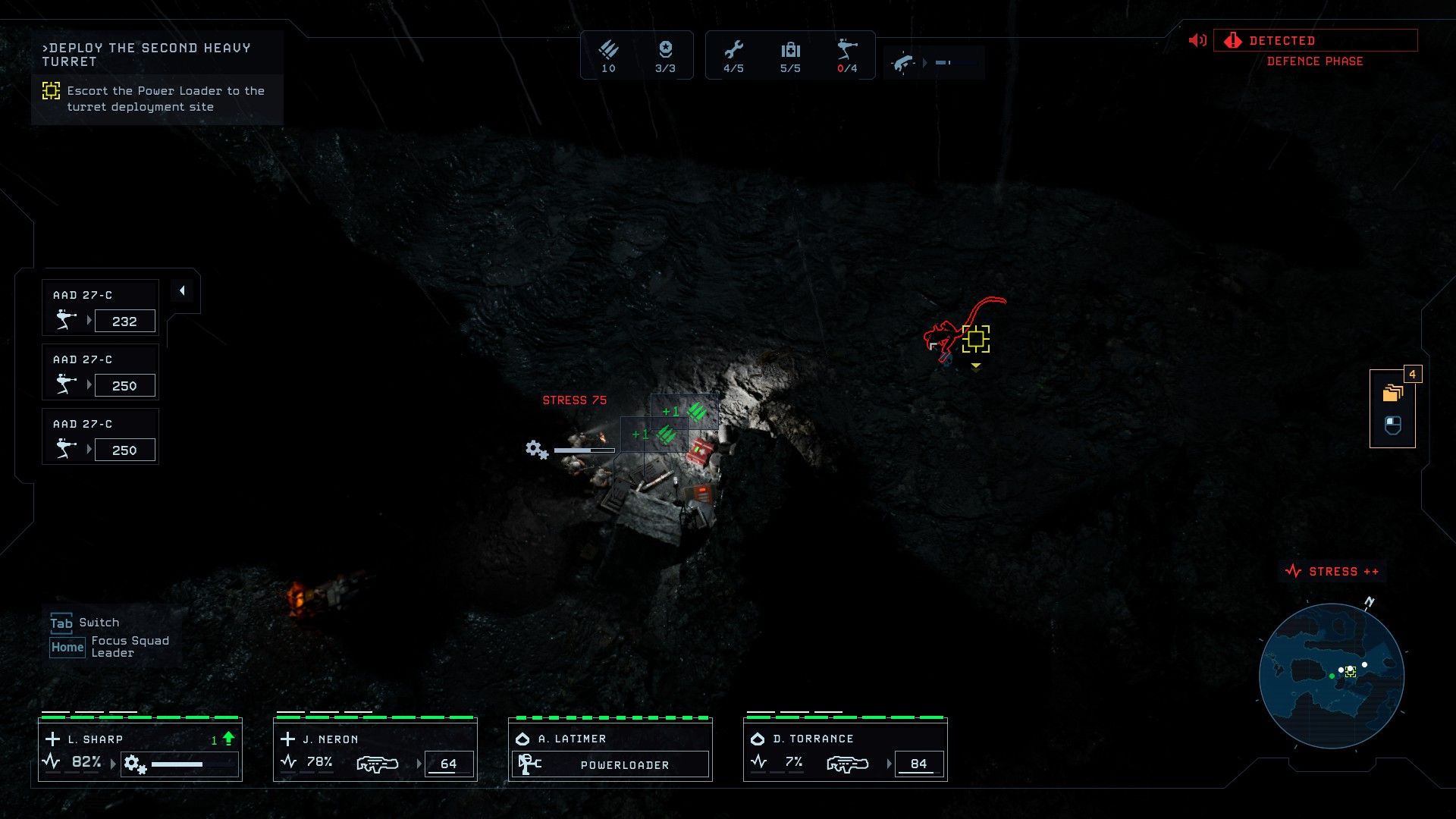Open the datapad files icon

tap(1392, 393)
